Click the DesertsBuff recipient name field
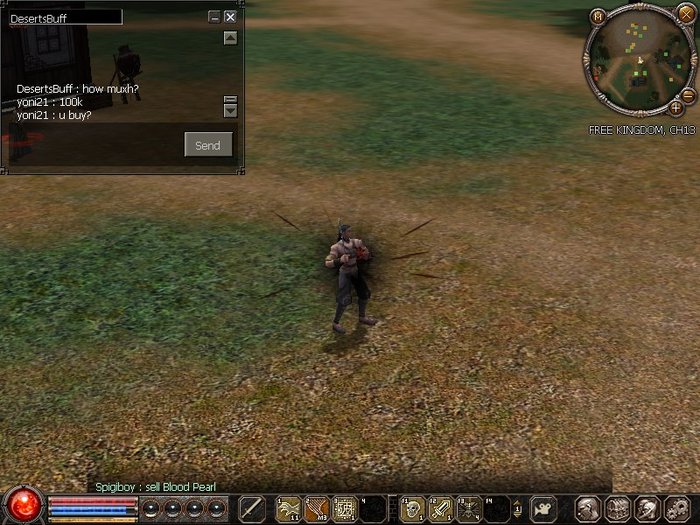The width and height of the screenshot is (700, 525). 65,18
